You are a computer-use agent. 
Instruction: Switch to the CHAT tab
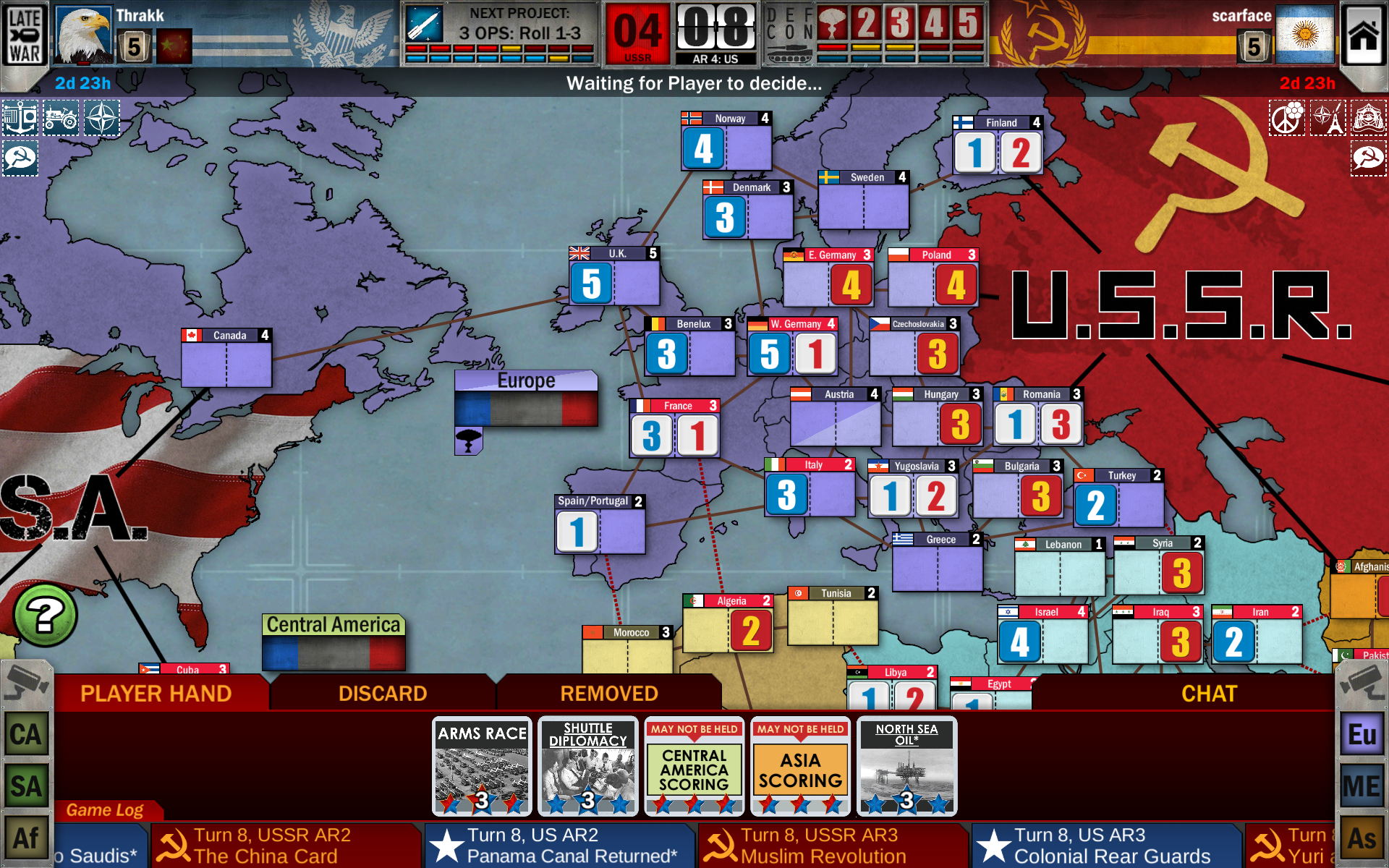[x=1209, y=693]
